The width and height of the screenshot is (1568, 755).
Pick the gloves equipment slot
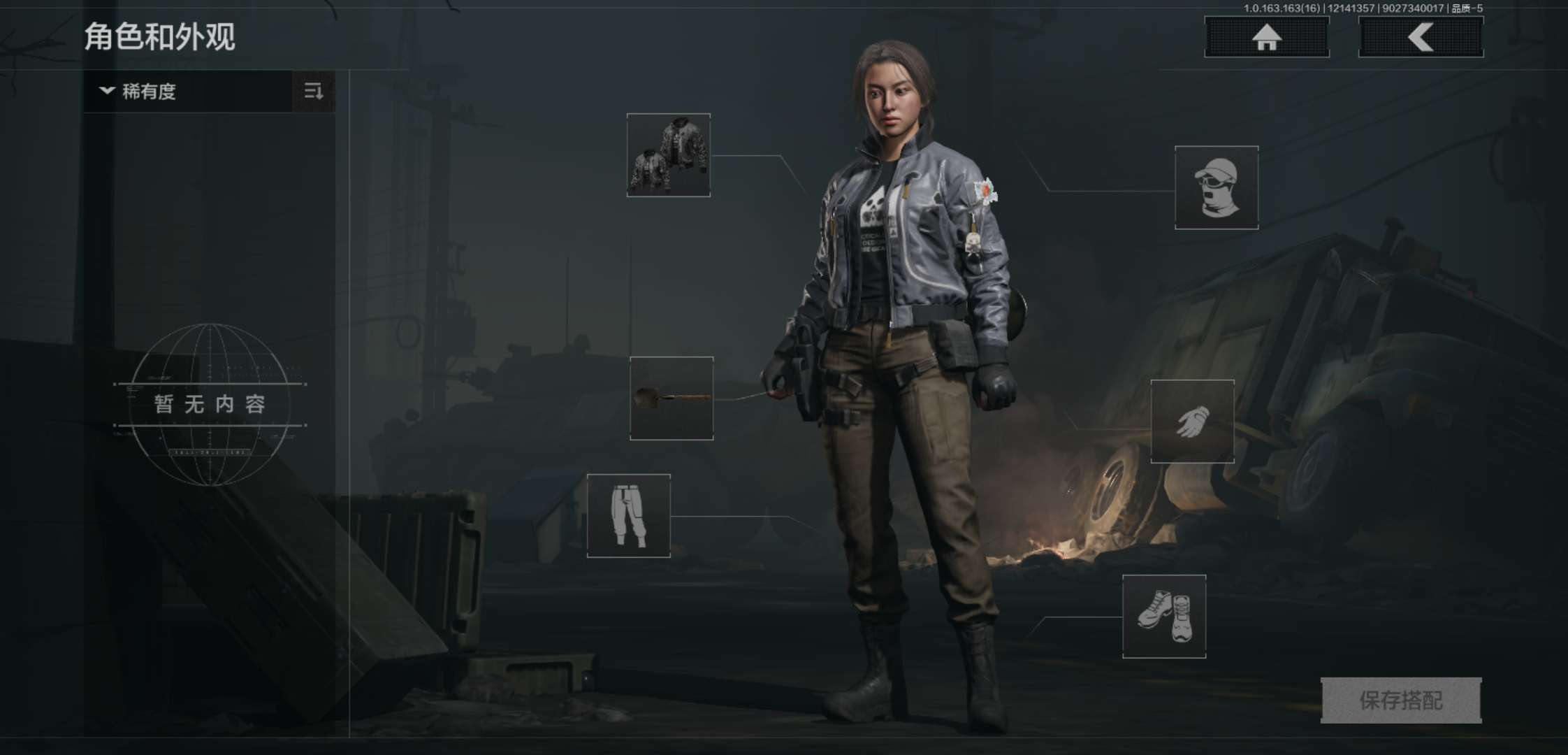coord(1193,422)
